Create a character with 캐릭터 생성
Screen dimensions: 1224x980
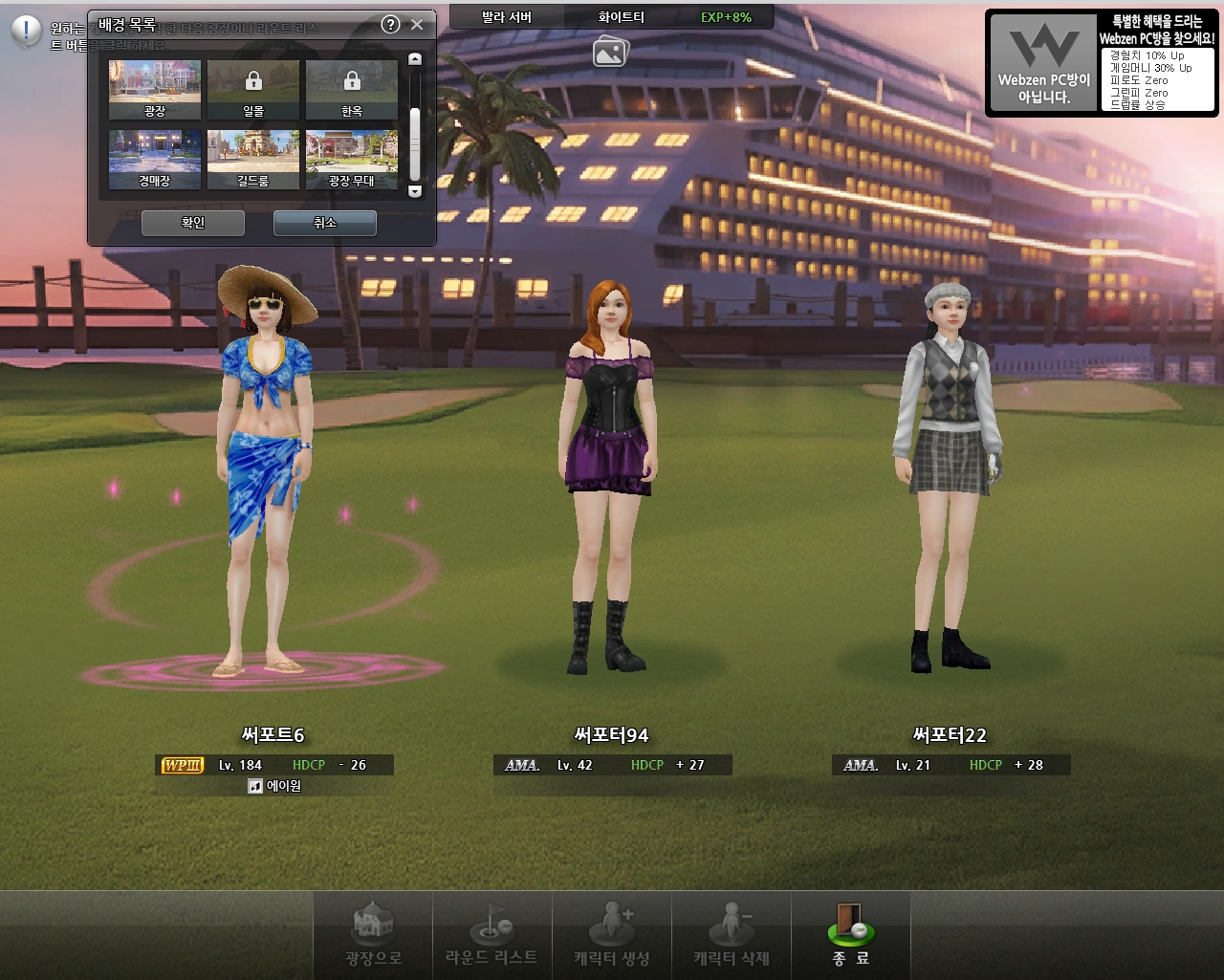[x=612, y=935]
